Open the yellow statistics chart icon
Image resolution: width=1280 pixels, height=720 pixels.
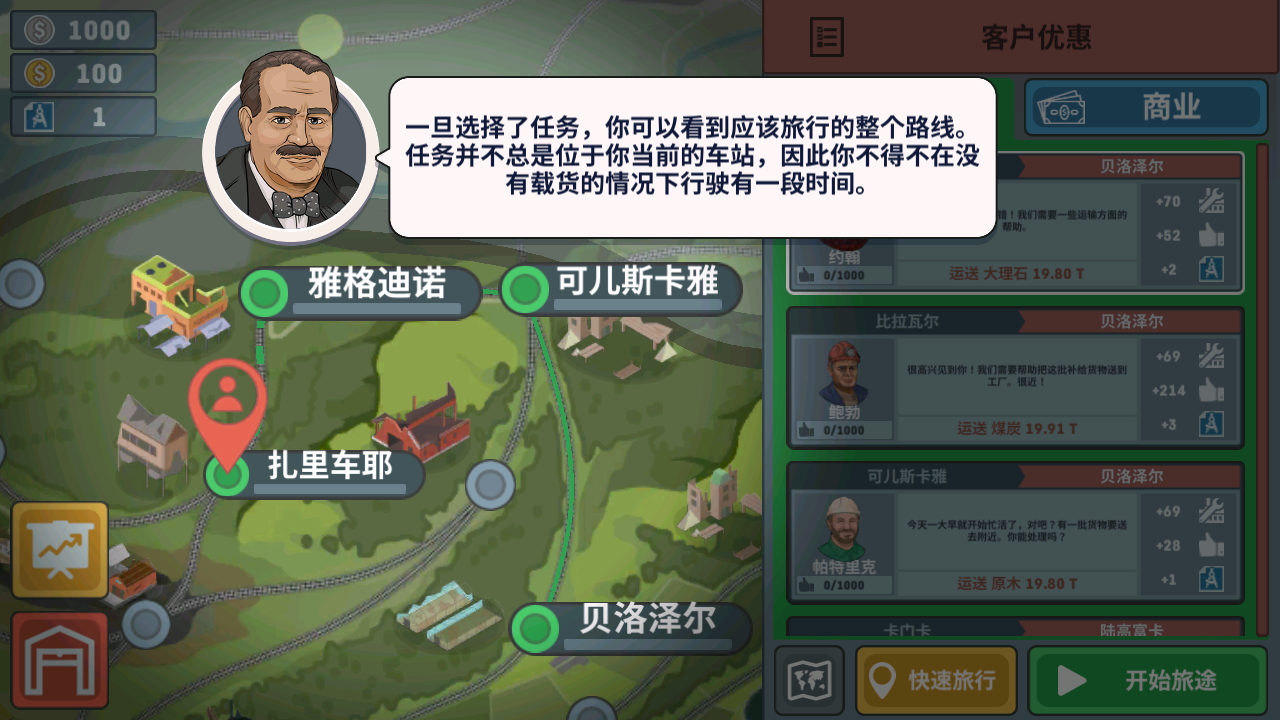pos(59,549)
